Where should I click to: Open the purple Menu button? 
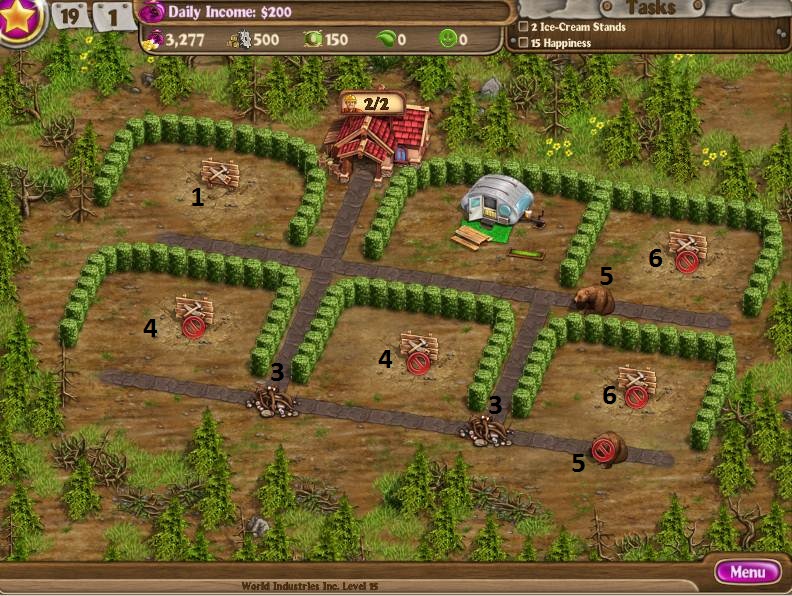point(747,573)
